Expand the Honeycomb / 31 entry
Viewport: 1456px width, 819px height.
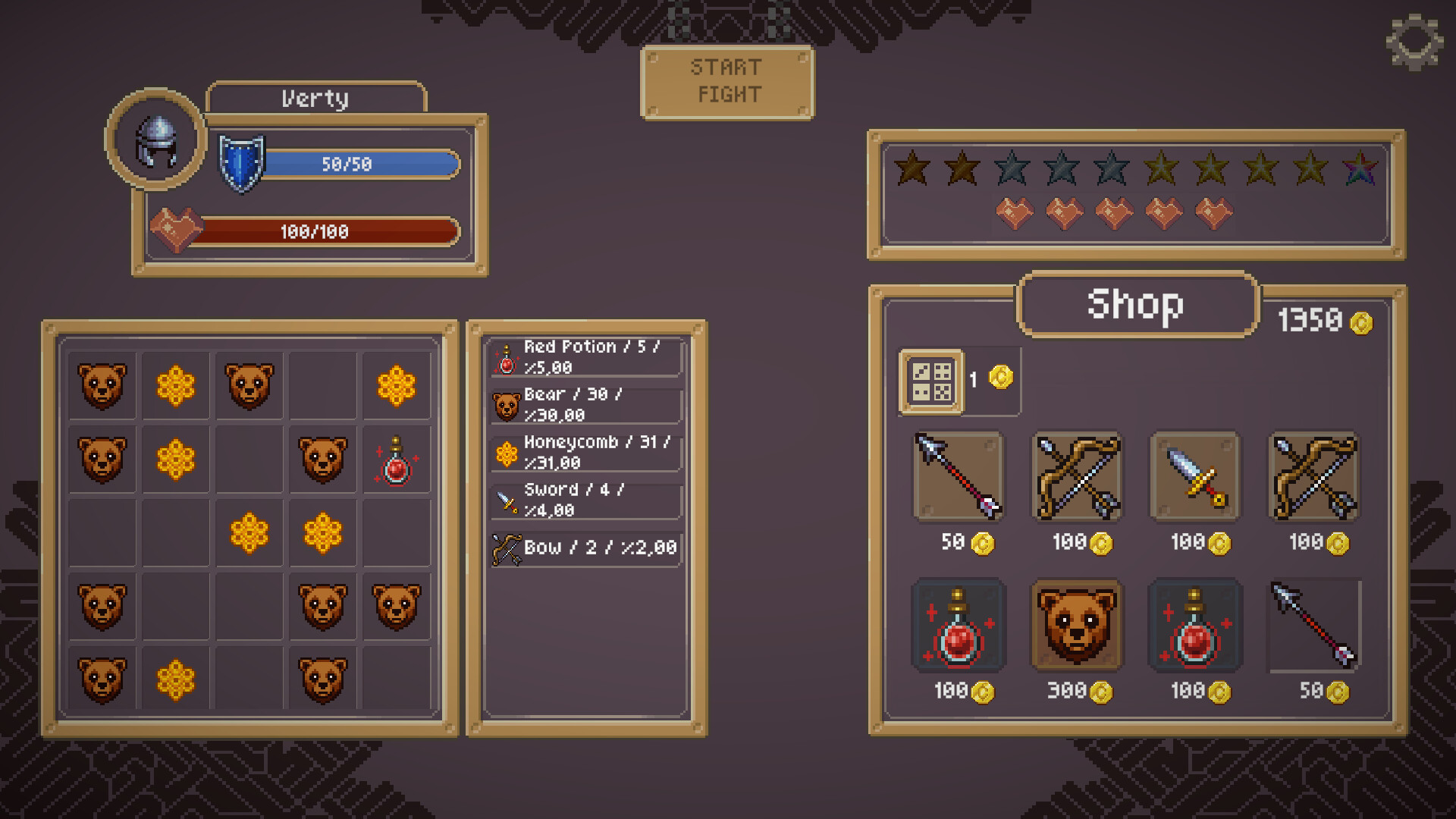pyautogui.click(x=584, y=453)
